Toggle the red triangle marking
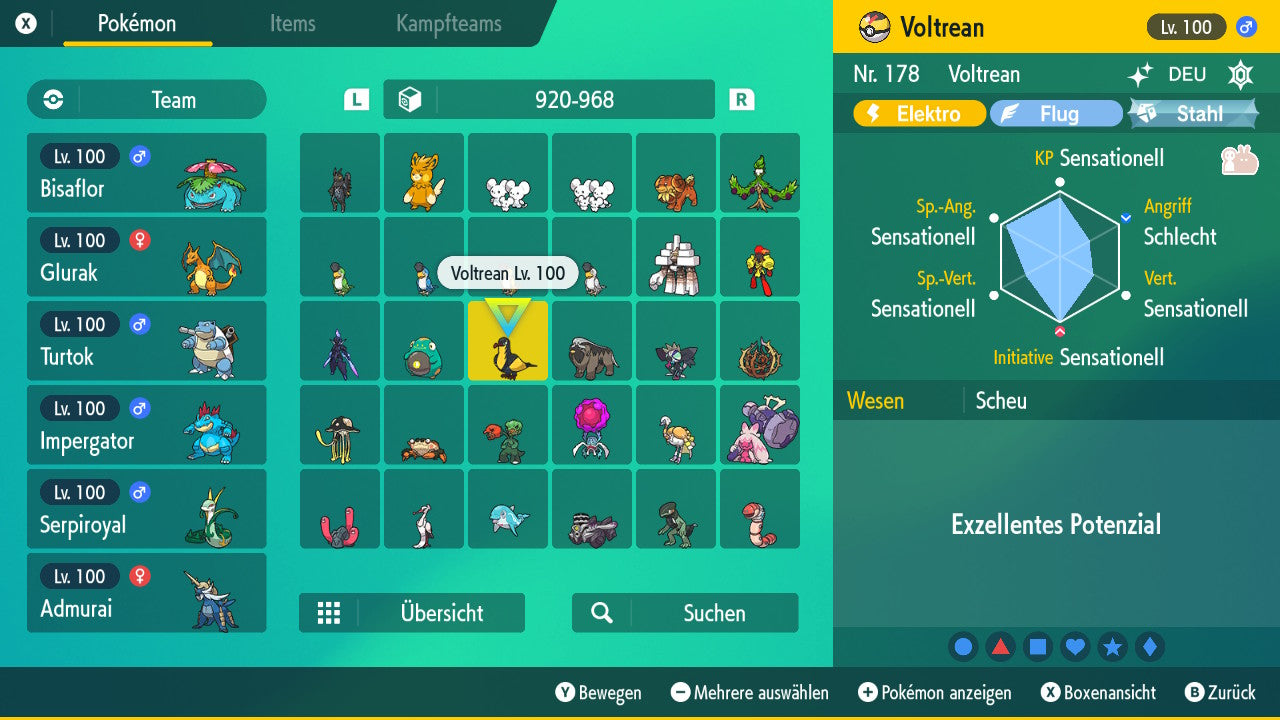1280x720 pixels. click(x=1000, y=646)
